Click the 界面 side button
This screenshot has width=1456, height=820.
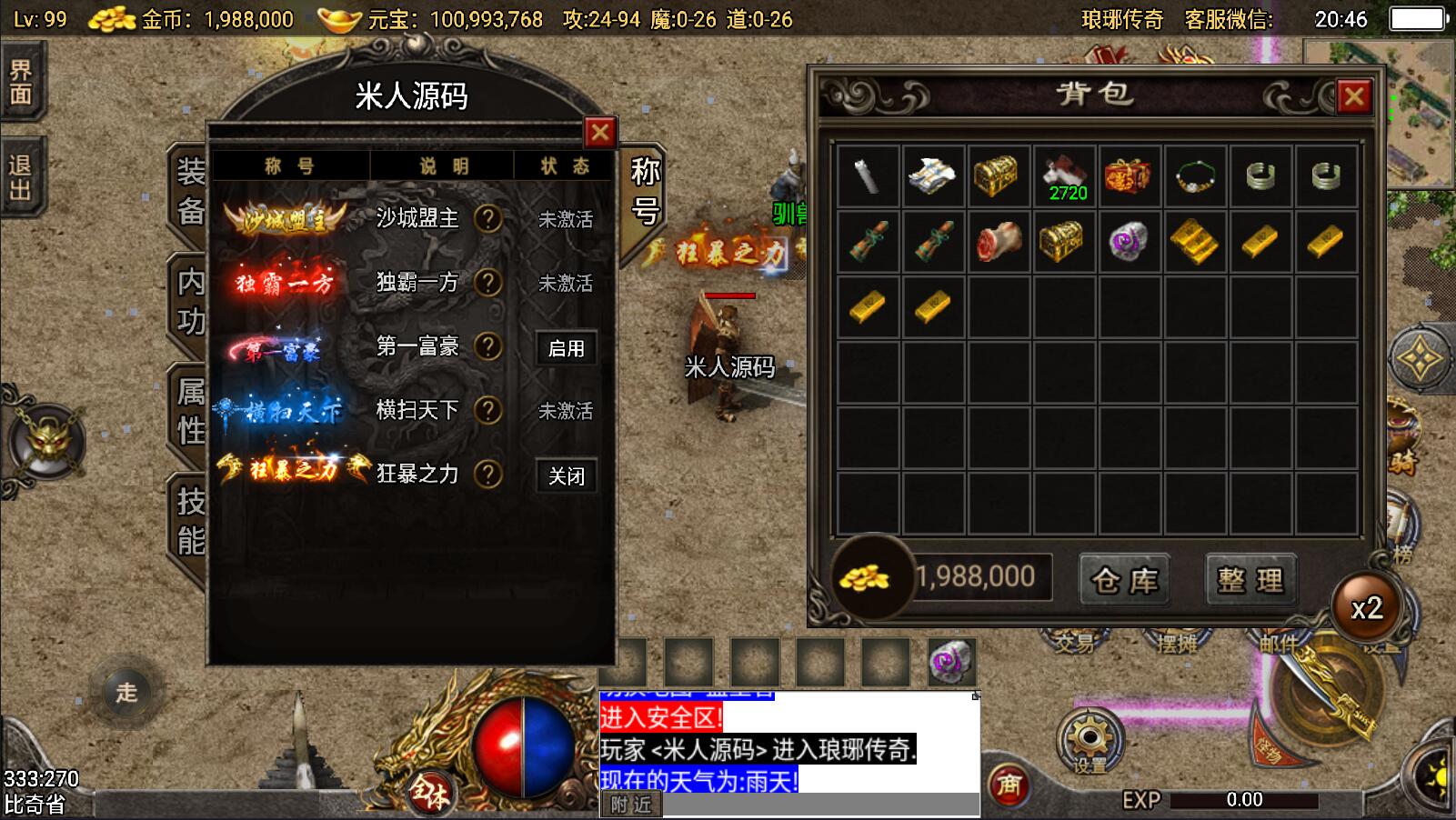(21, 82)
